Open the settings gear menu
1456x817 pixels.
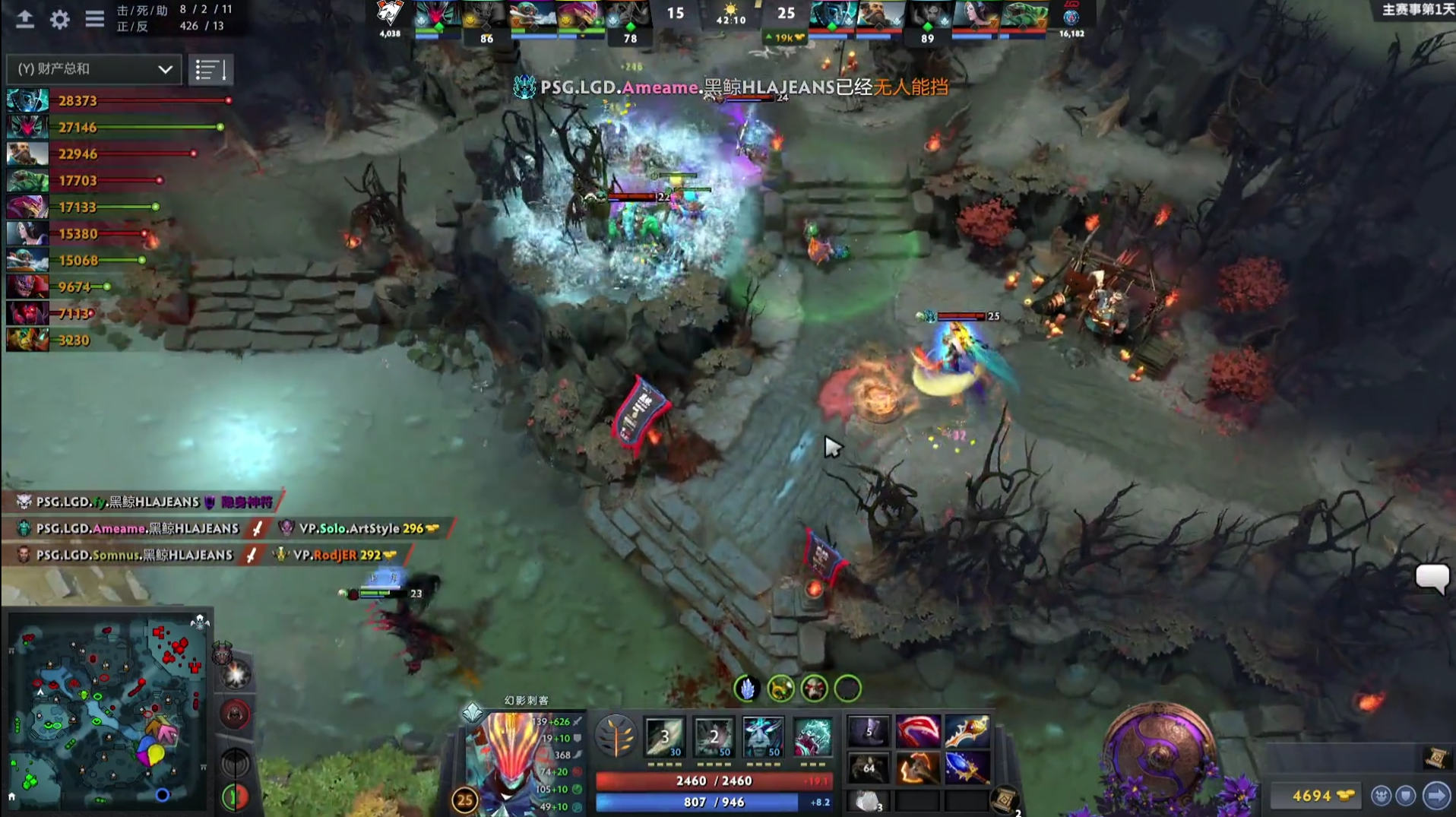pyautogui.click(x=59, y=19)
